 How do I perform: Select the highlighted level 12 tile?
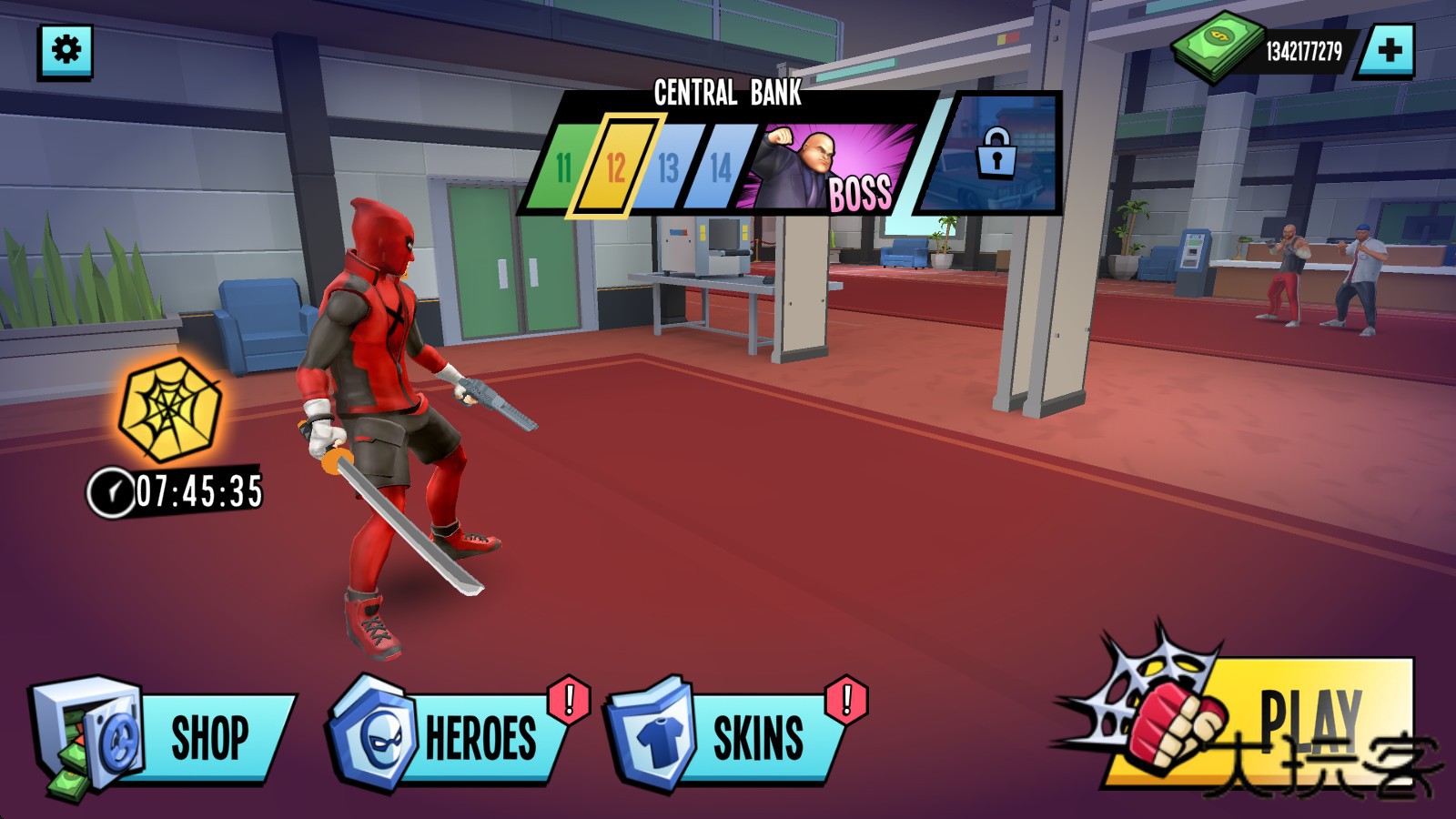tap(616, 167)
